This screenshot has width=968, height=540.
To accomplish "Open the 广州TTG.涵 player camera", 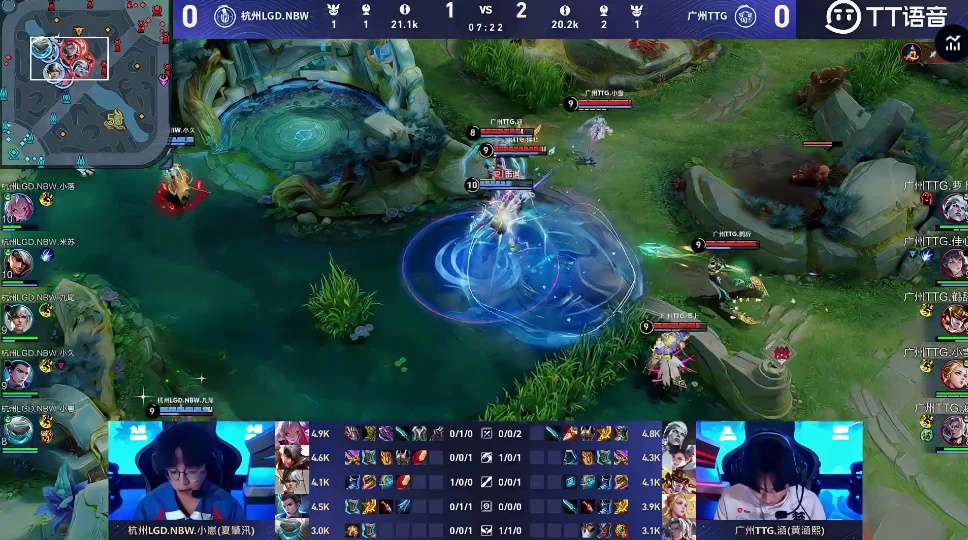I will pos(779,471).
